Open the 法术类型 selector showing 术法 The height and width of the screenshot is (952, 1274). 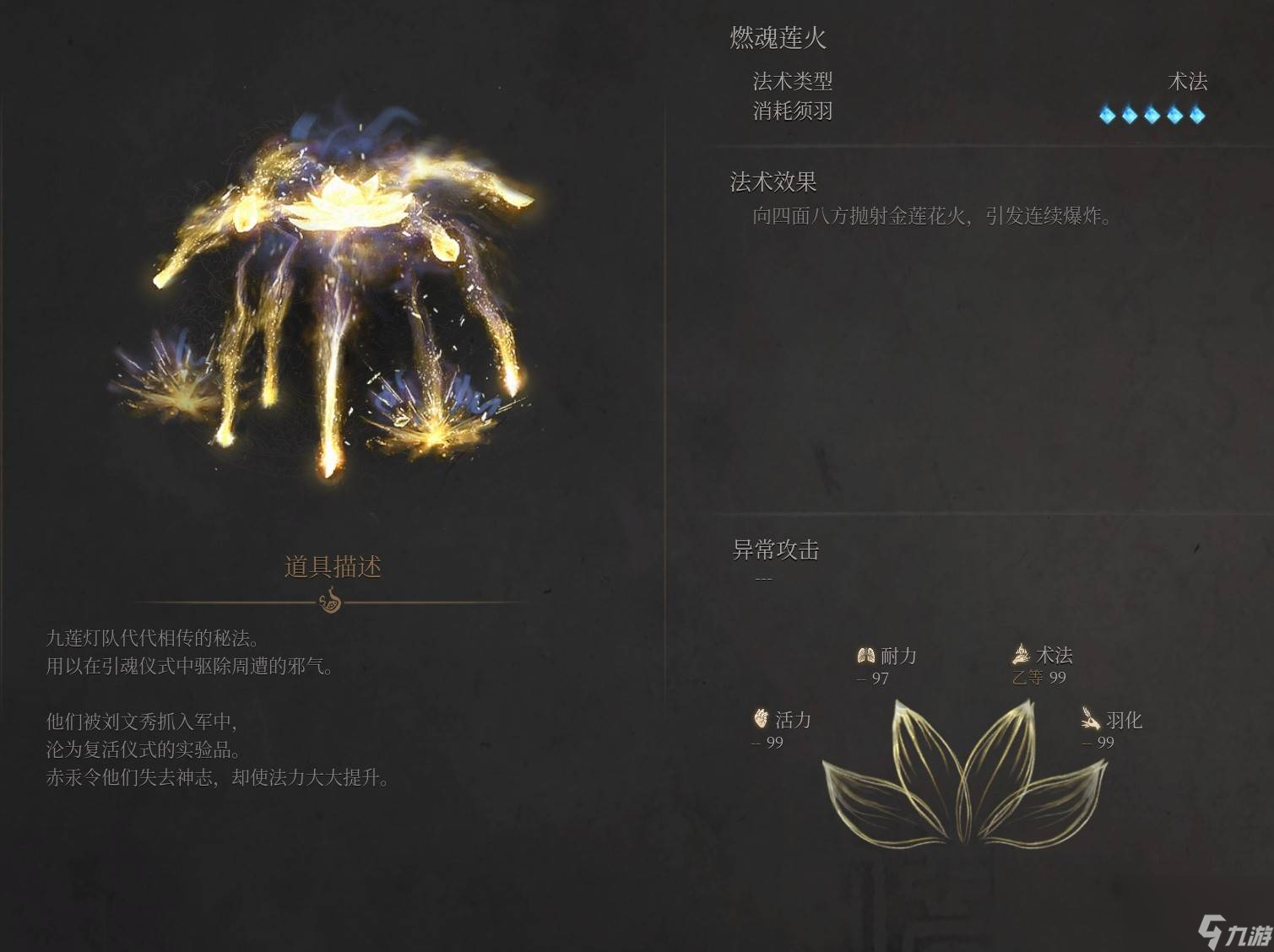click(x=794, y=82)
